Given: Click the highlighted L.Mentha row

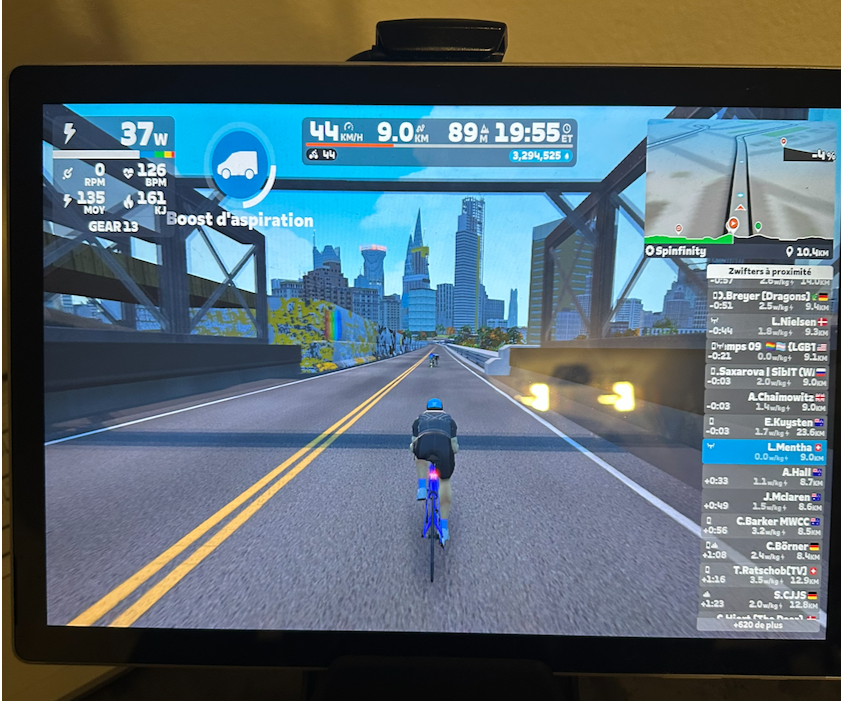Looking at the screenshot, I should 765,452.
